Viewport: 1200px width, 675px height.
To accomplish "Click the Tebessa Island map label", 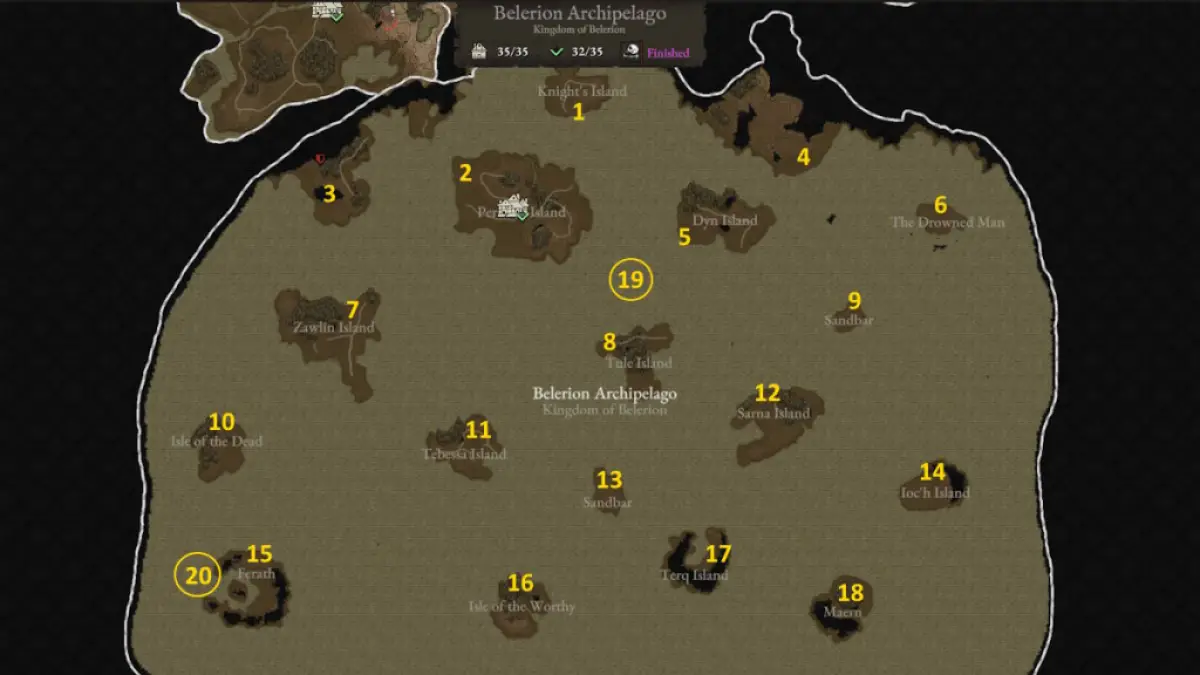I will coord(464,454).
